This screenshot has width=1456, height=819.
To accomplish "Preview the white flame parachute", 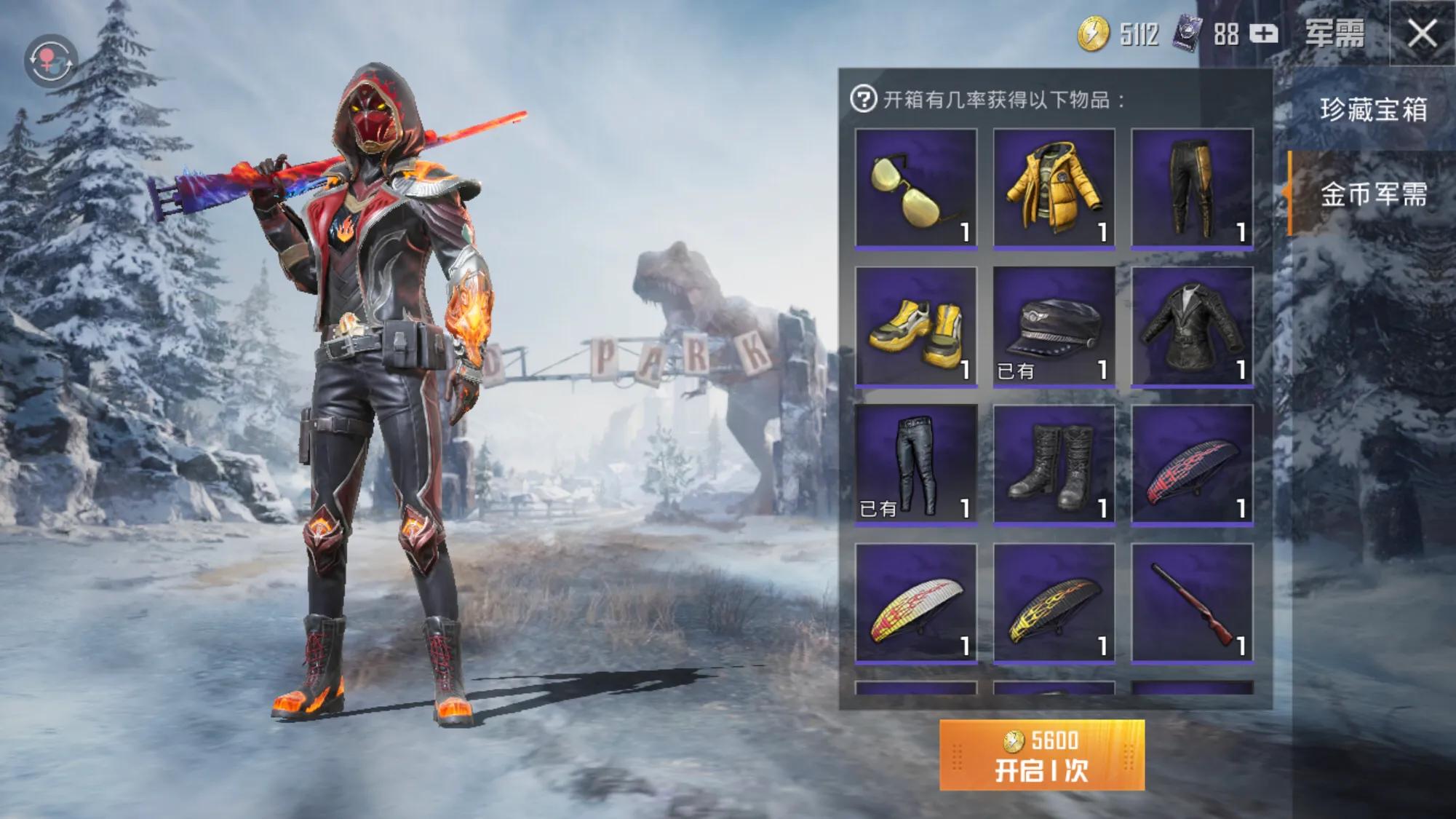I will pyautogui.click(x=915, y=603).
